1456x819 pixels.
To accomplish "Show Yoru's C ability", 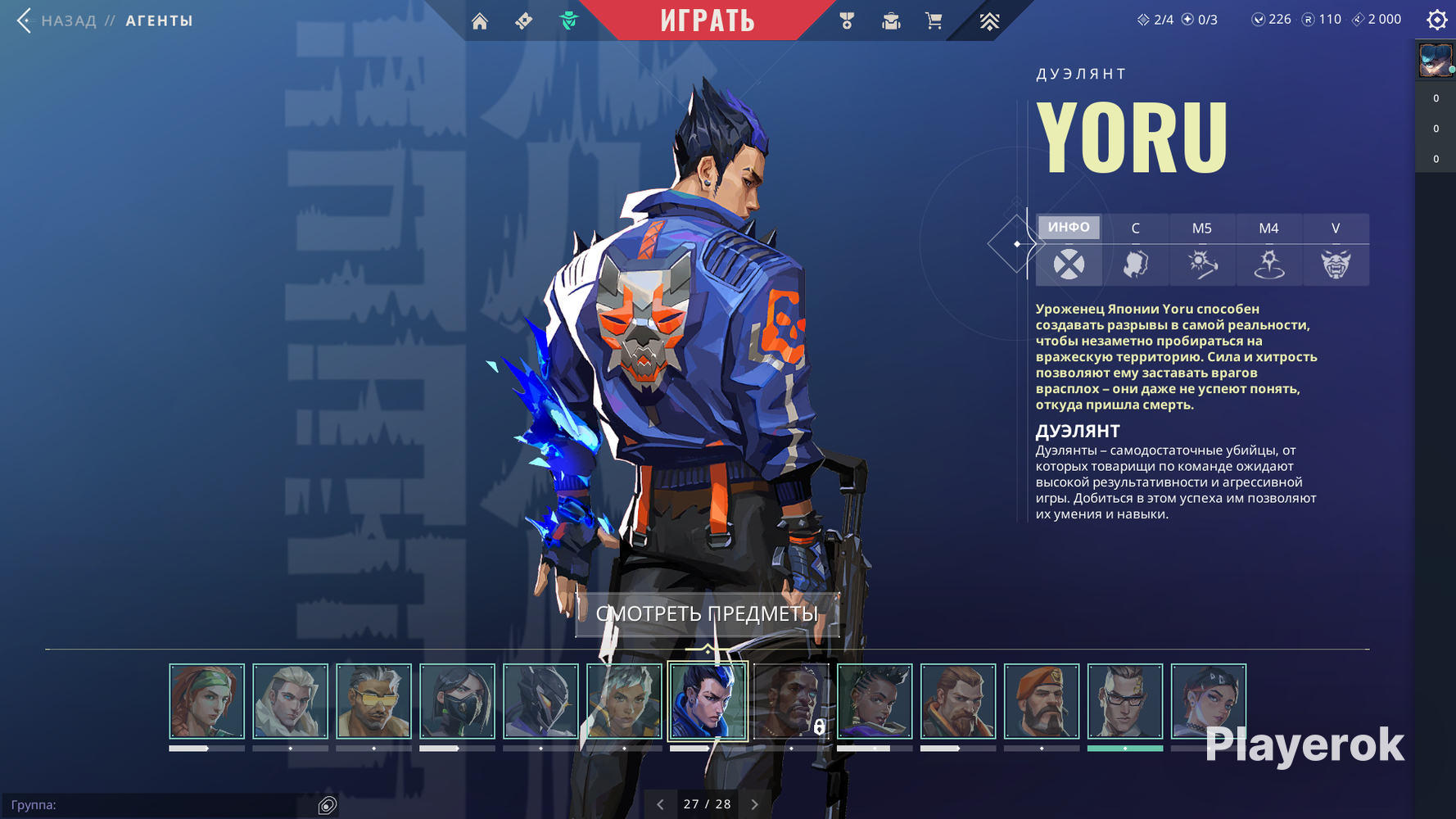I will (1135, 229).
